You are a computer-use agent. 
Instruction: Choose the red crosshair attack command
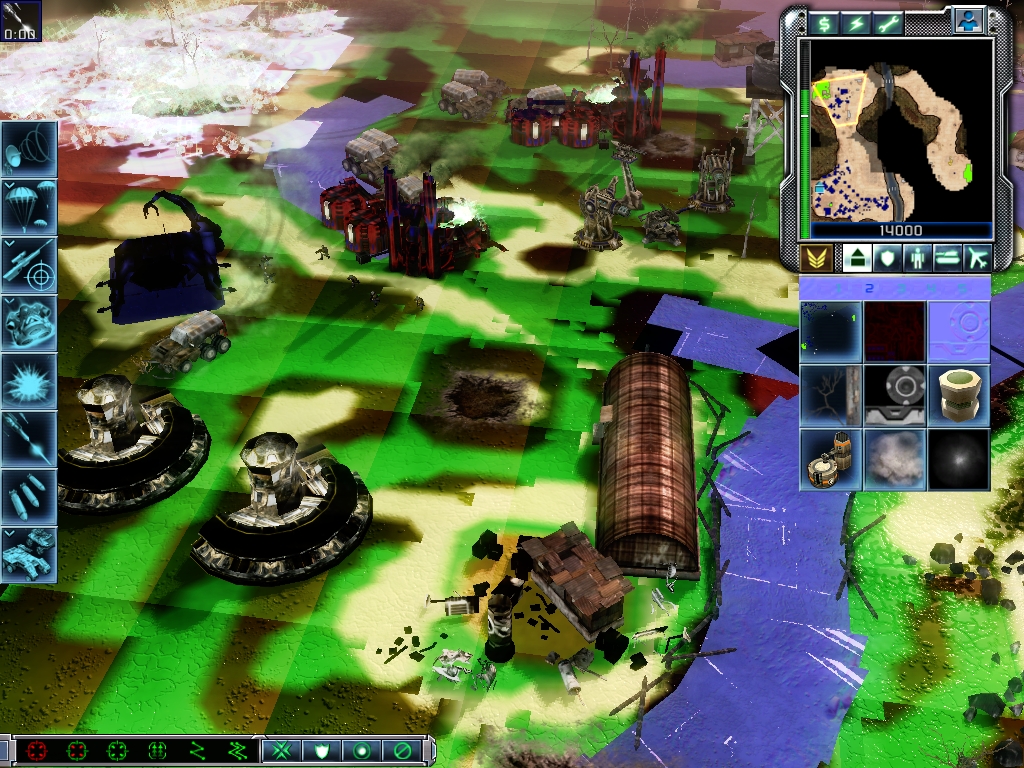point(38,750)
